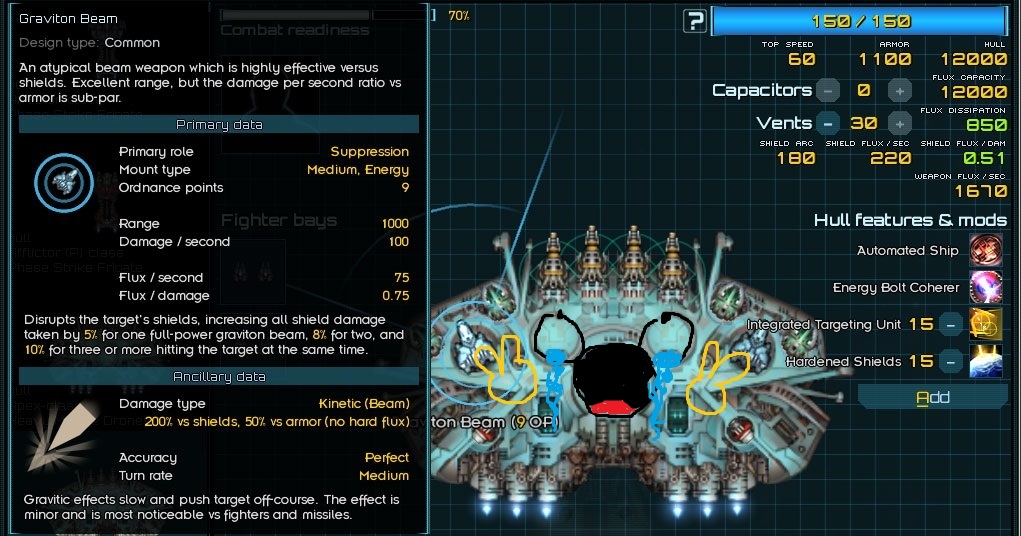
Task: Open the question mark help button
Action: point(695,21)
